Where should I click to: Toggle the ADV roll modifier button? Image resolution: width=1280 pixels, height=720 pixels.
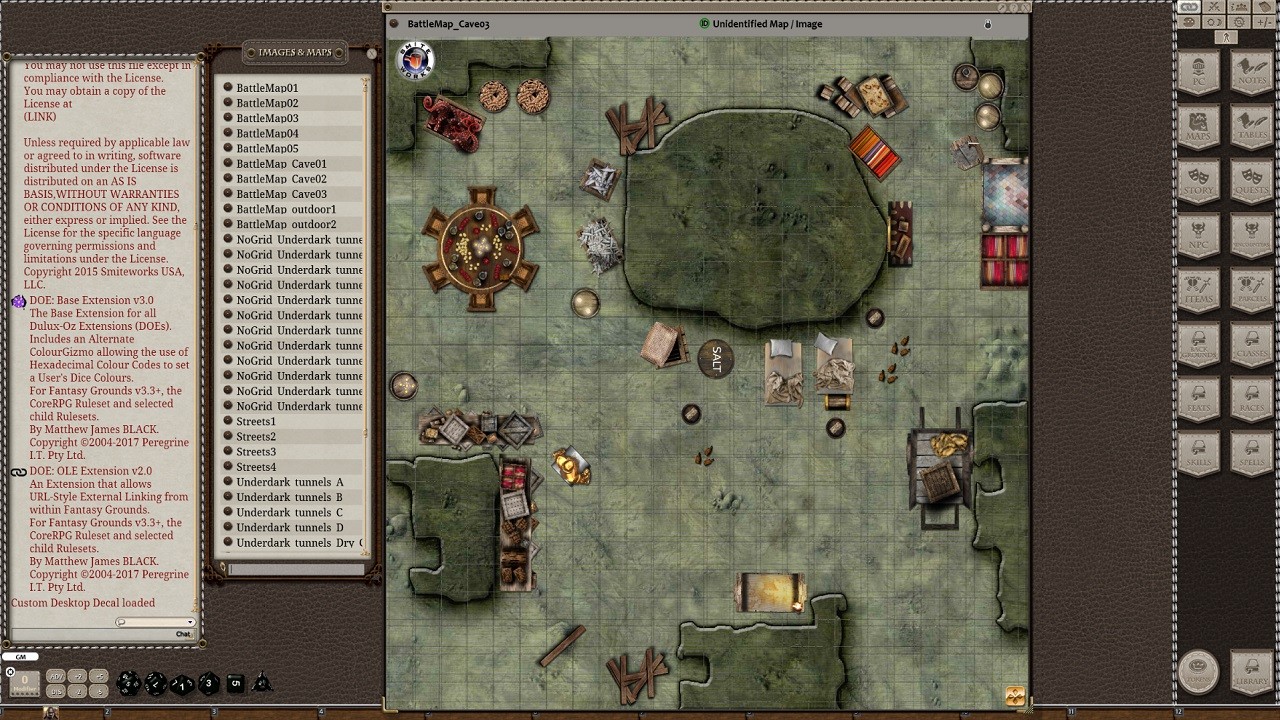(56, 677)
